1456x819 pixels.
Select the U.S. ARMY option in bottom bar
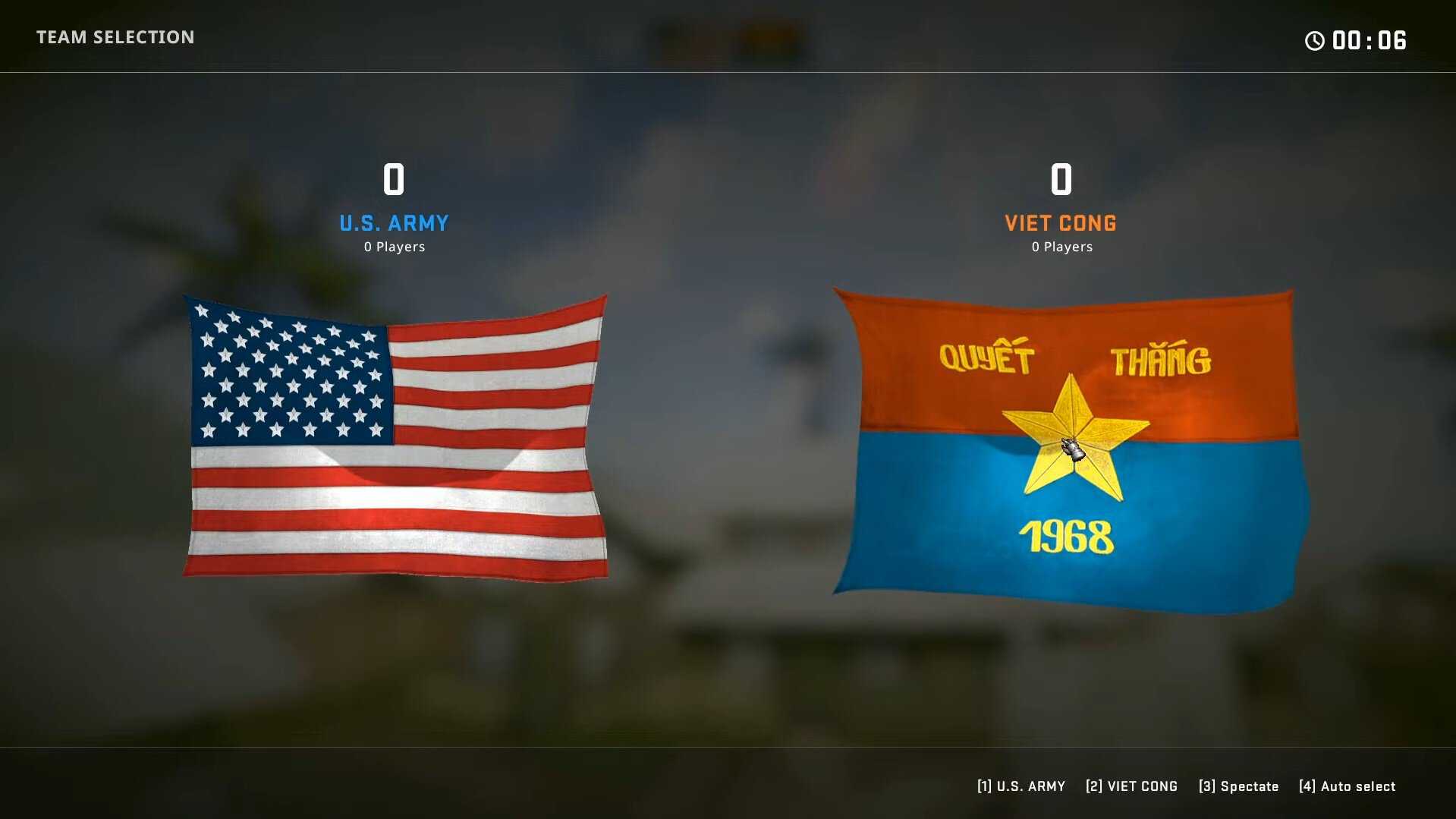click(x=1020, y=786)
